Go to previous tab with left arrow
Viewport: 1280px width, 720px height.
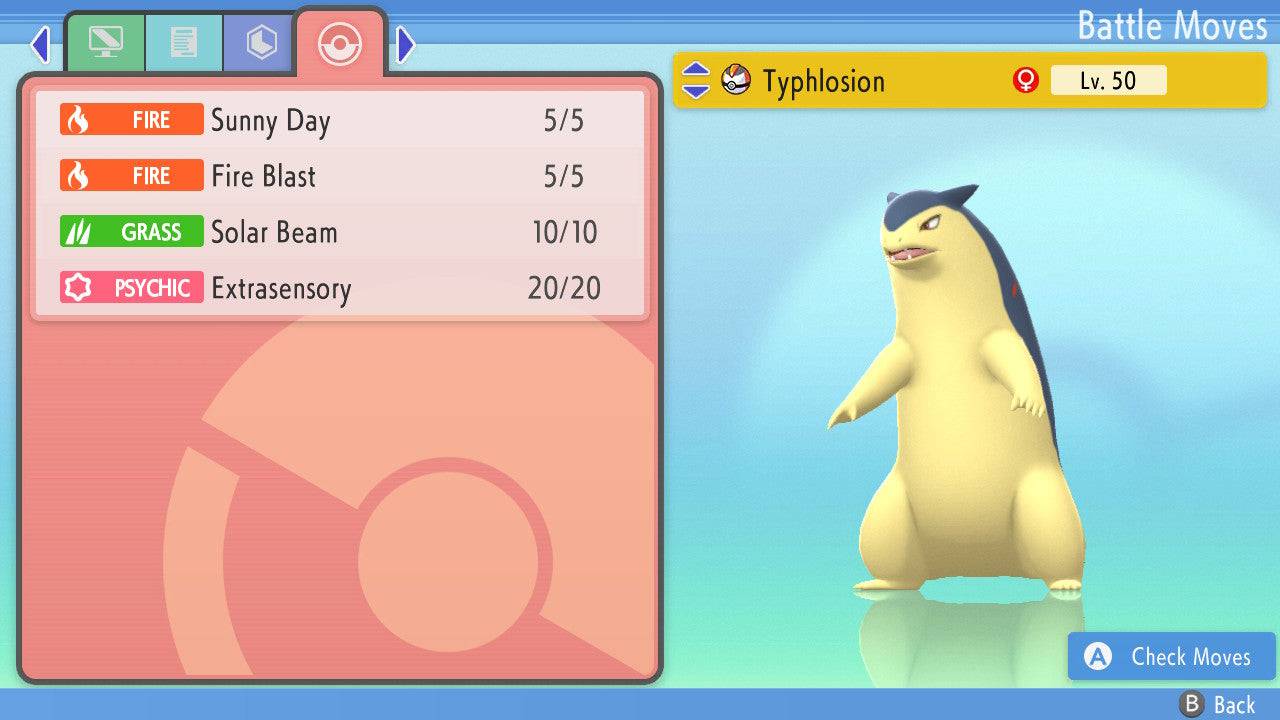coord(40,44)
